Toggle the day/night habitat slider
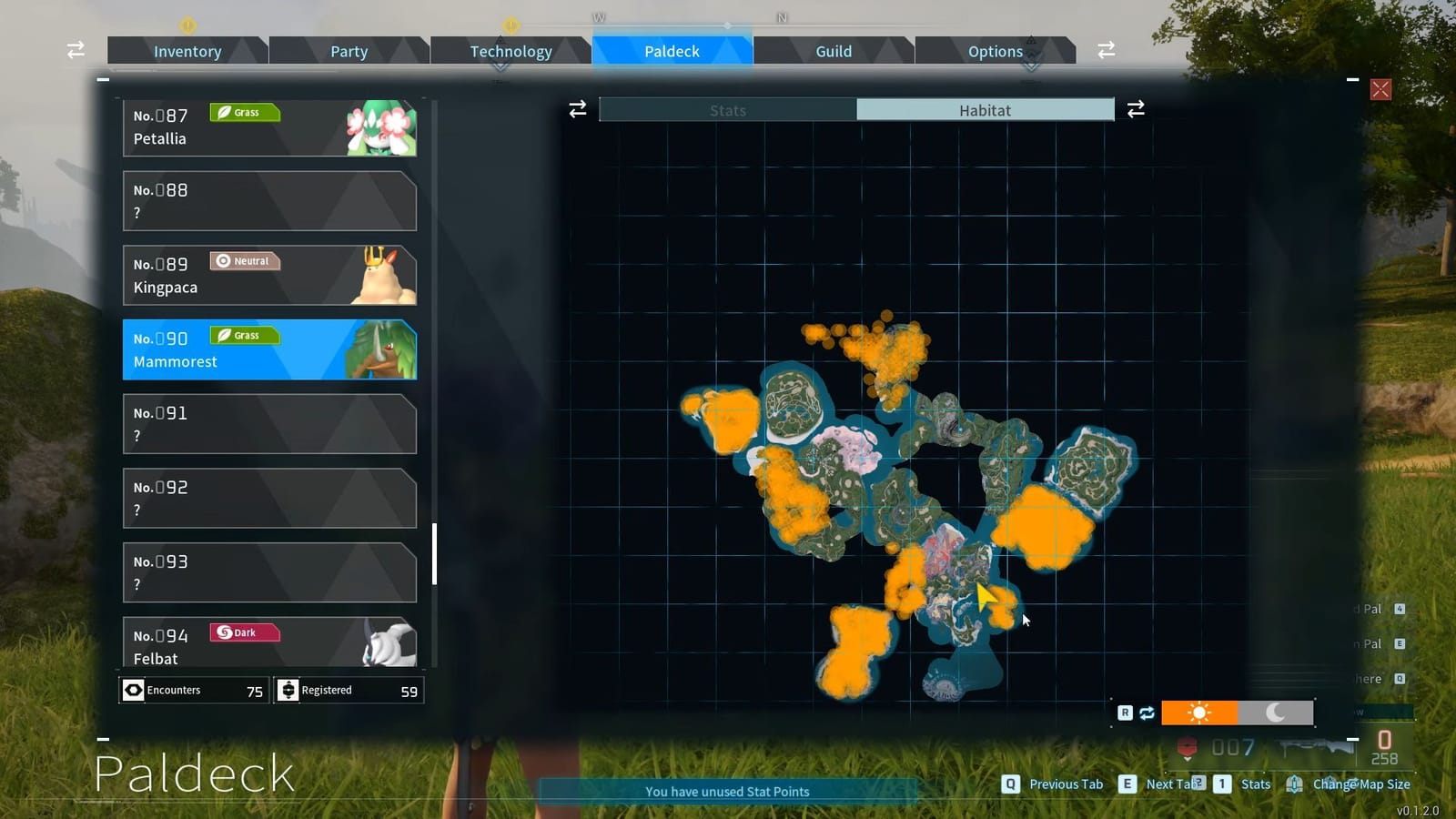Screen dimensions: 1456x819 pos(1238,713)
